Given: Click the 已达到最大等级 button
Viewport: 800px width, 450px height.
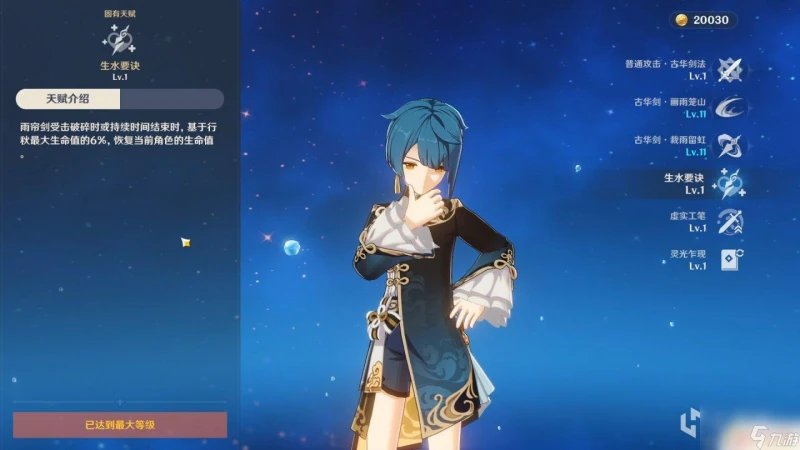Looking at the screenshot, I should point(120,425).
